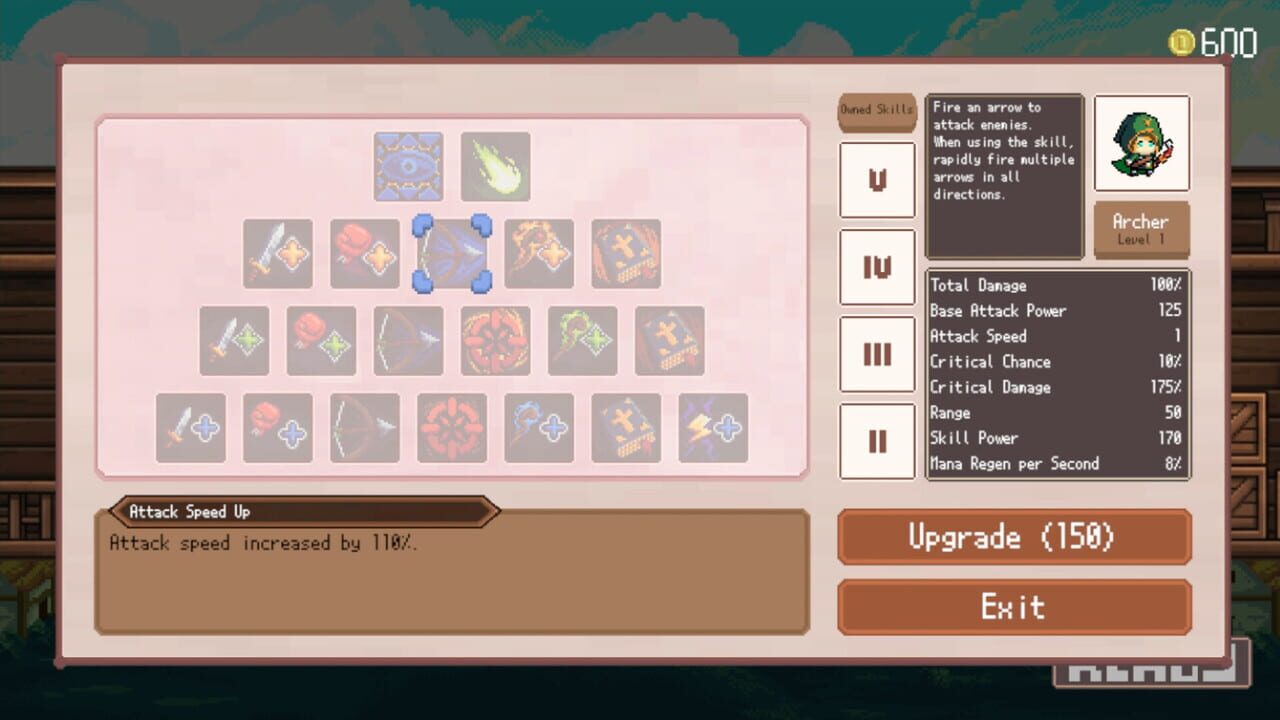The height and width of the screenshot is (720, 1280).
Task: Select the green staff skill icon
Action: (582, 340)
